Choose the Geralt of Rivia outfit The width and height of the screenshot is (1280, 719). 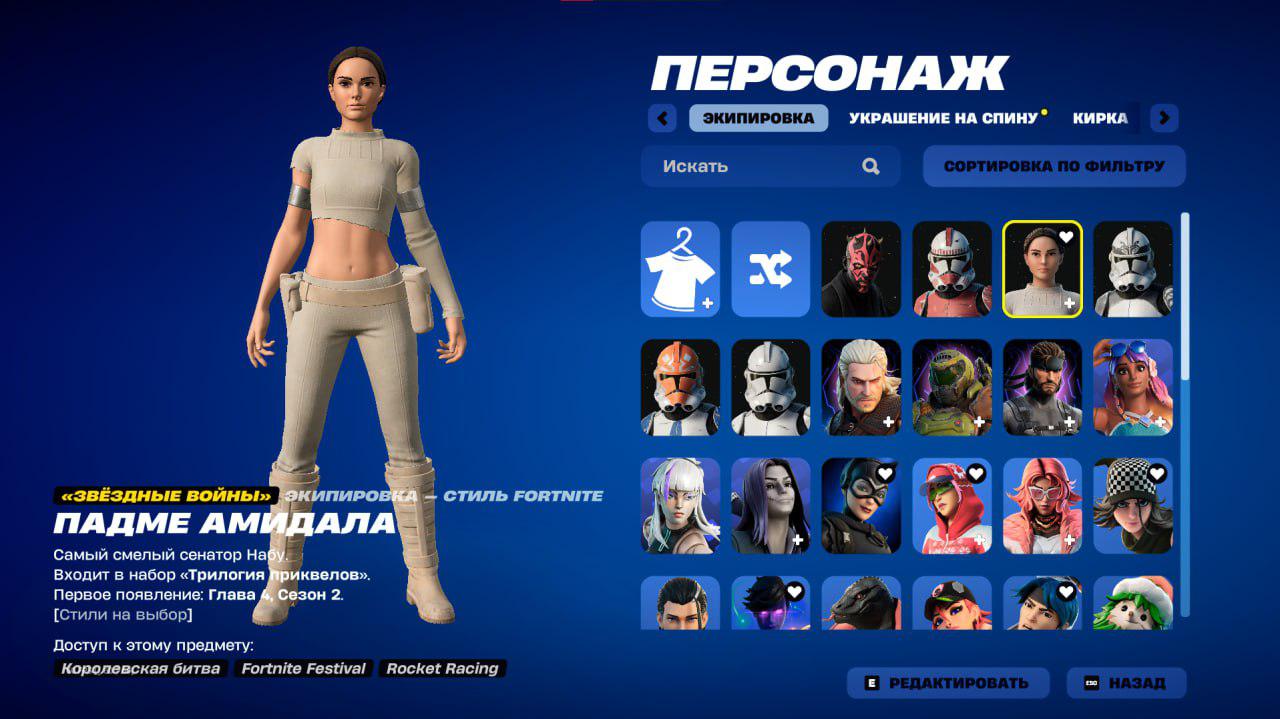tap(861, 387)
